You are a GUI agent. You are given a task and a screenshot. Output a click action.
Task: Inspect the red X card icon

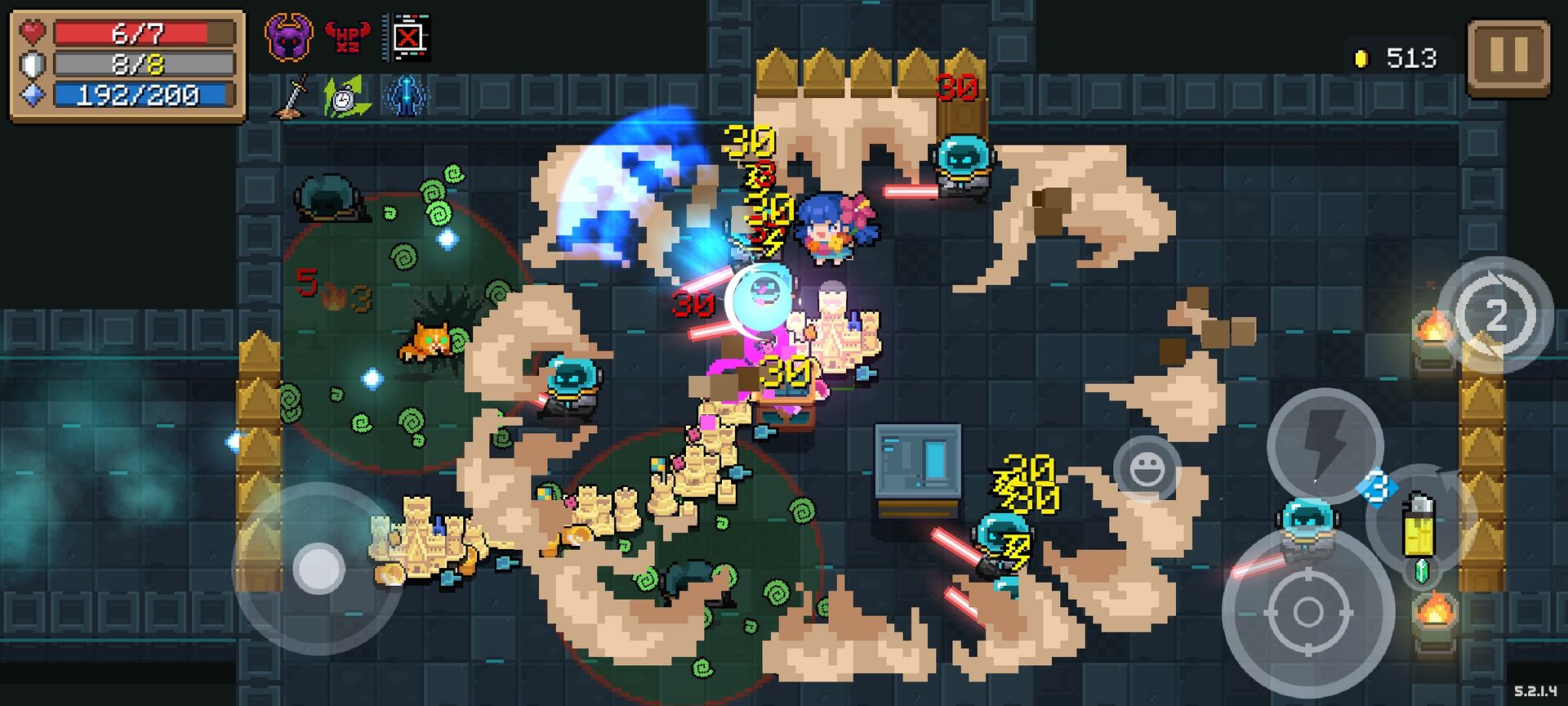pyautogui.click(x=407, y=37)
